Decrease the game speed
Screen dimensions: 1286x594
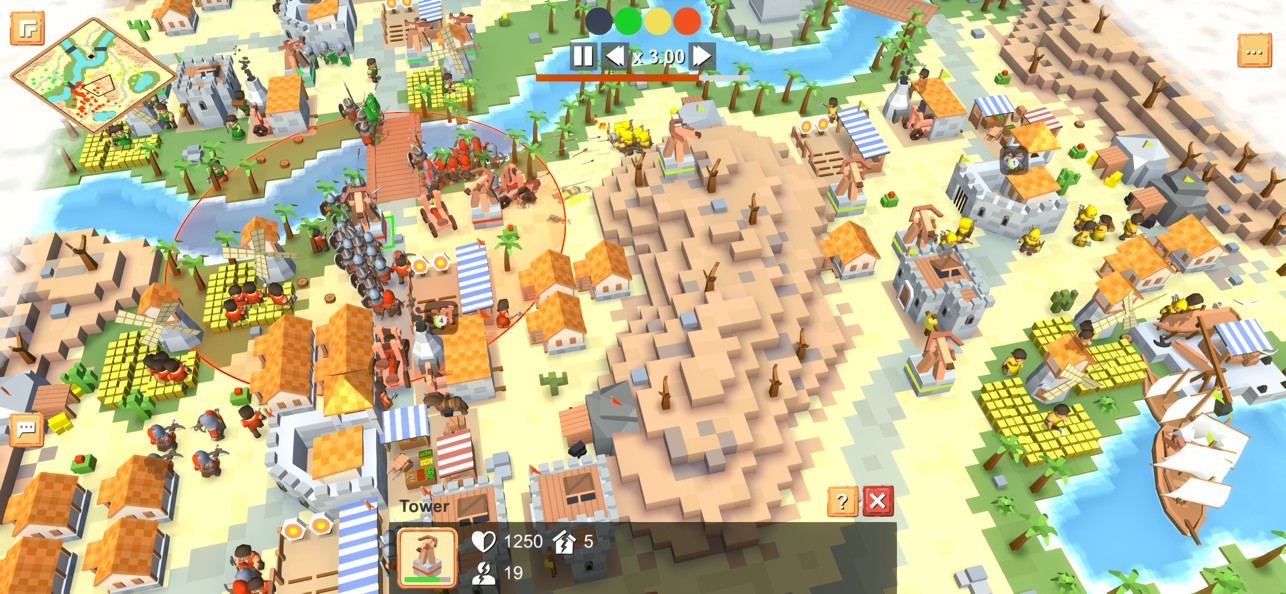coord(614,56)
